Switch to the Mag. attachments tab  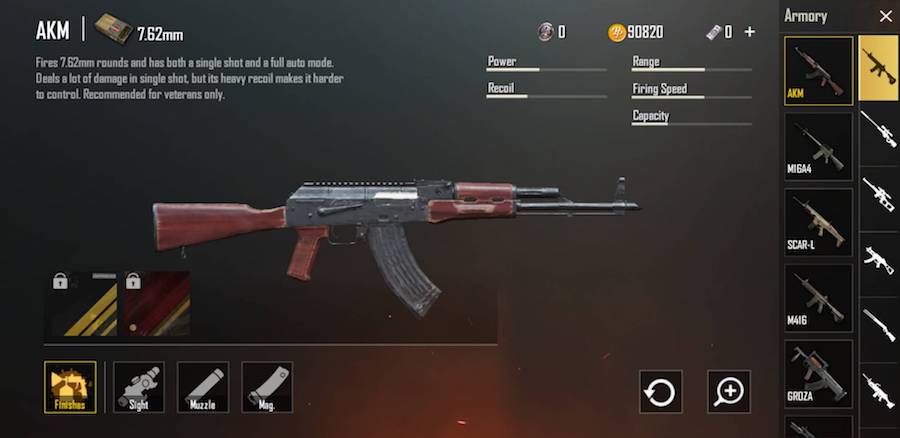[267, 387]
